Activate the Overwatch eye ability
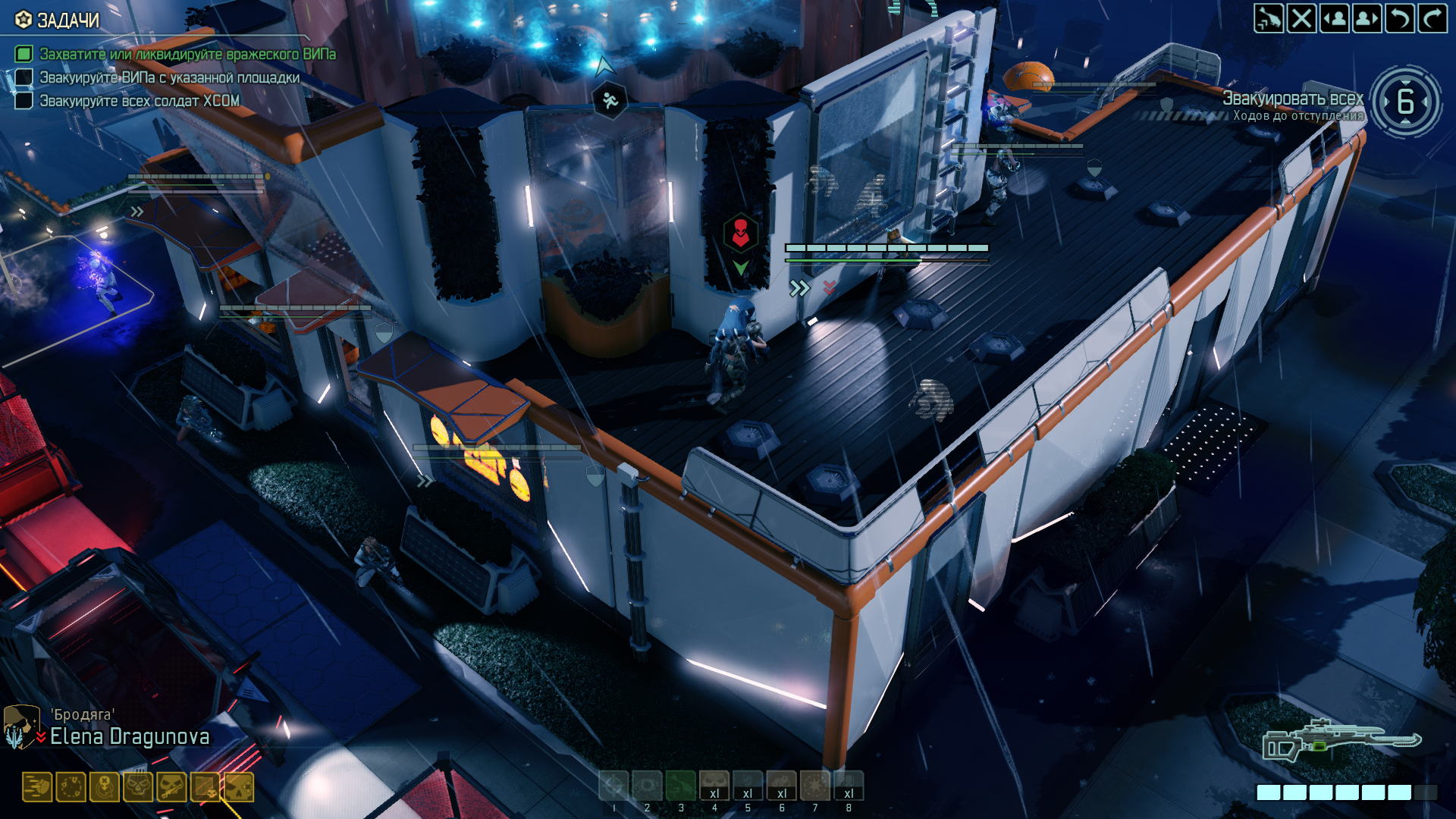 coord(647,786)
